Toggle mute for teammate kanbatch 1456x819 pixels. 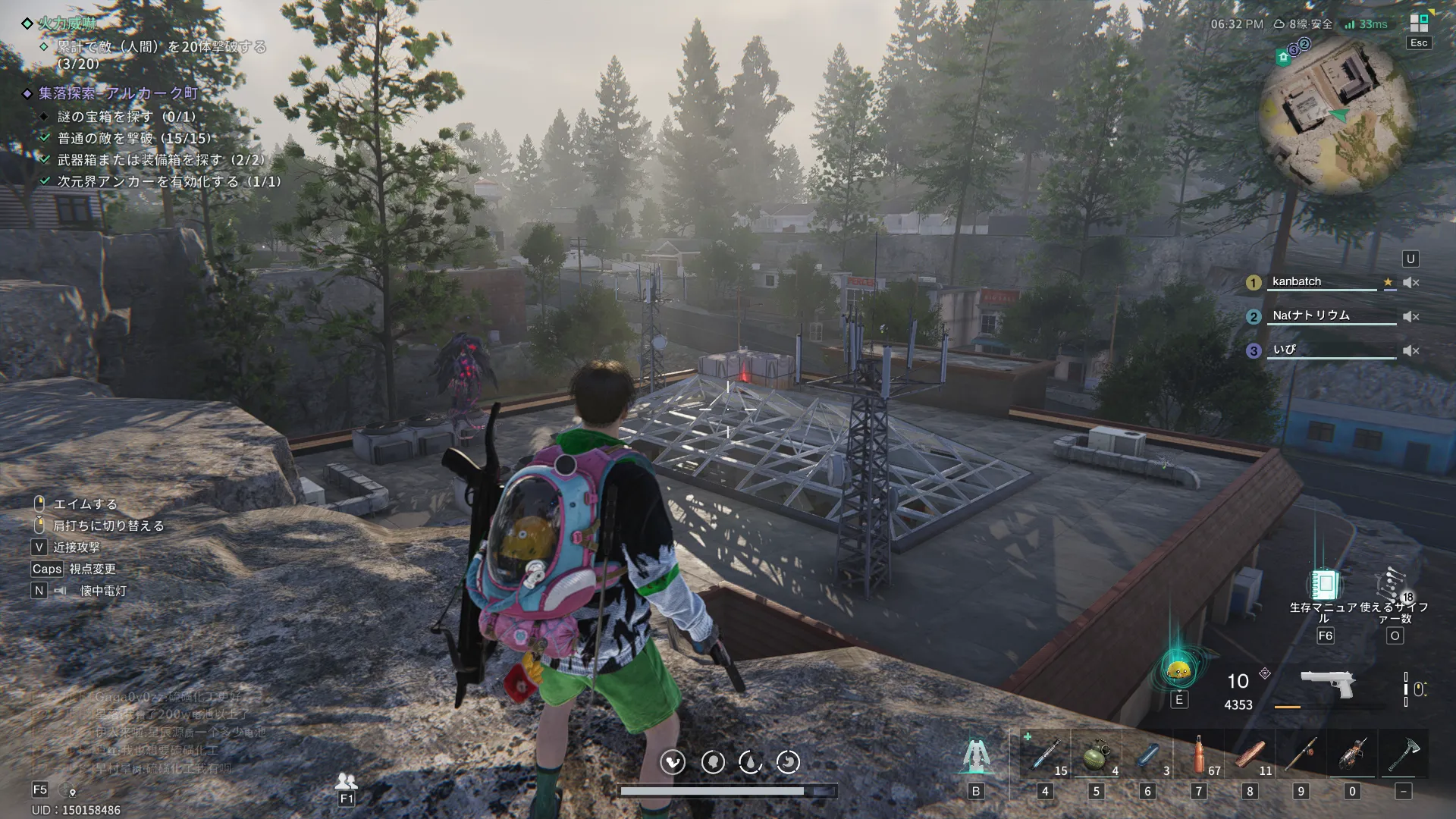click(x=1410, y=283)
